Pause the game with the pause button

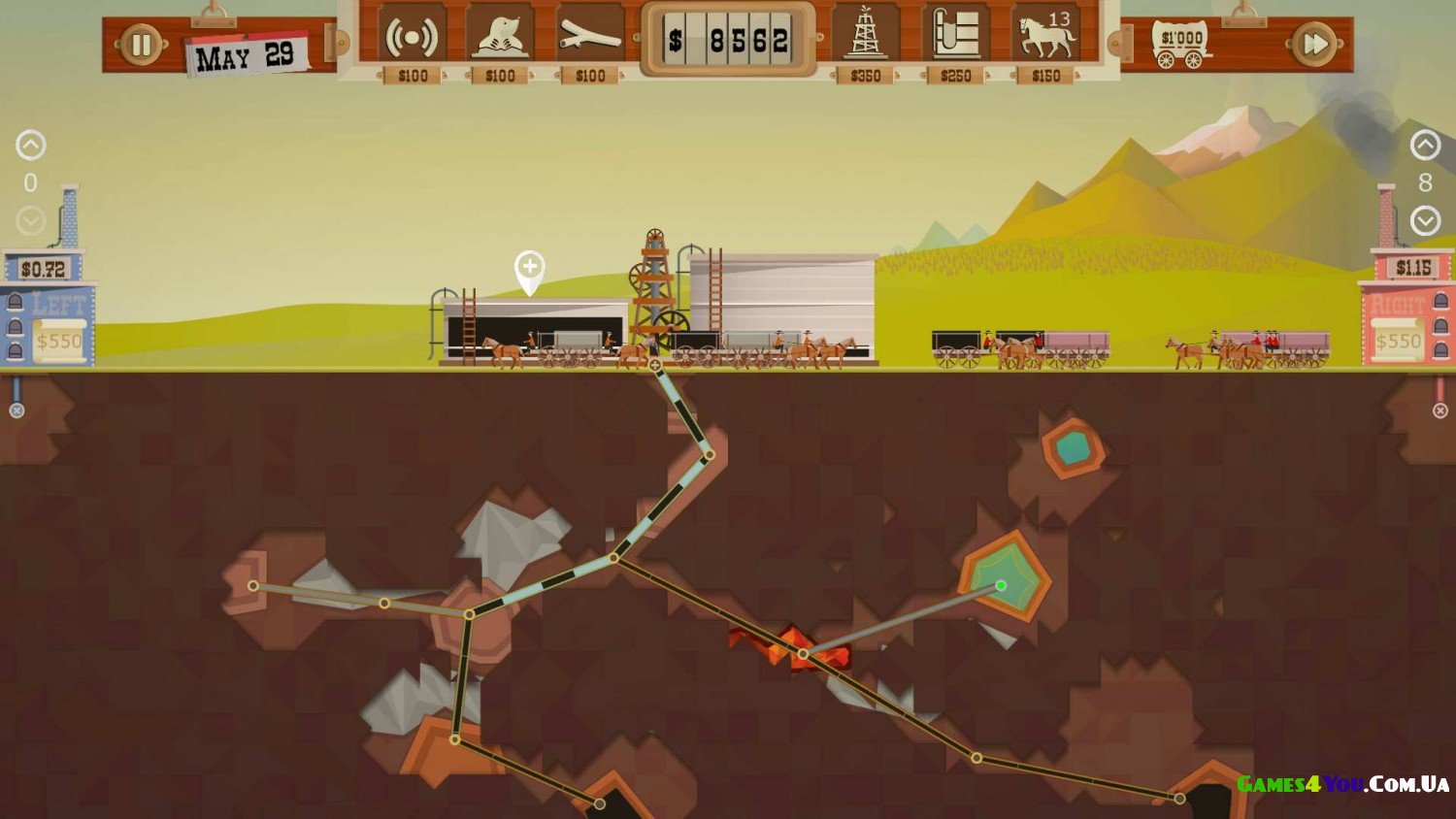(141, 45)
